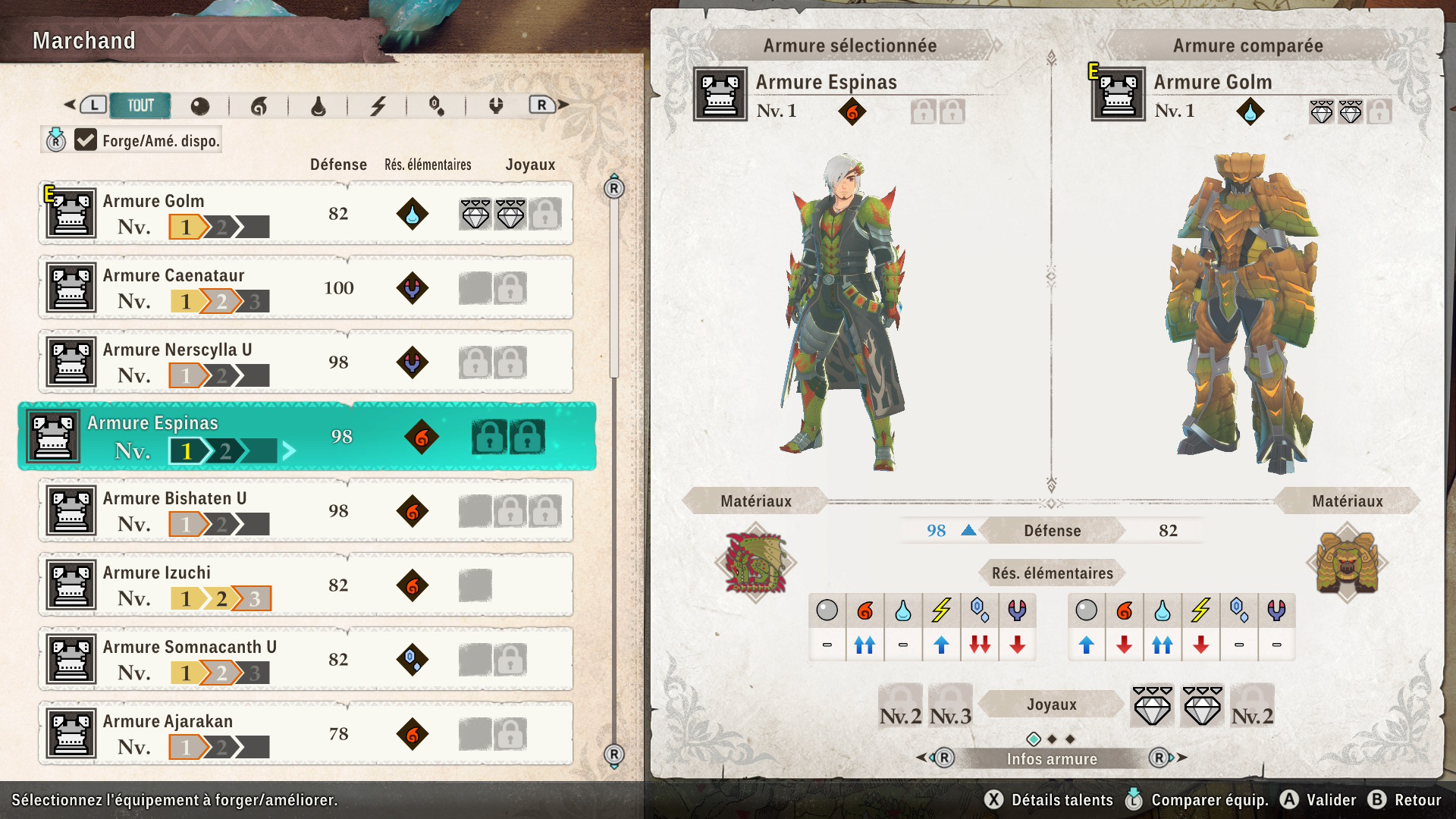Pick the Armure Nerscylla U entry
The height and width of the screenshot is (819, 1456).
tap(306, 362)
